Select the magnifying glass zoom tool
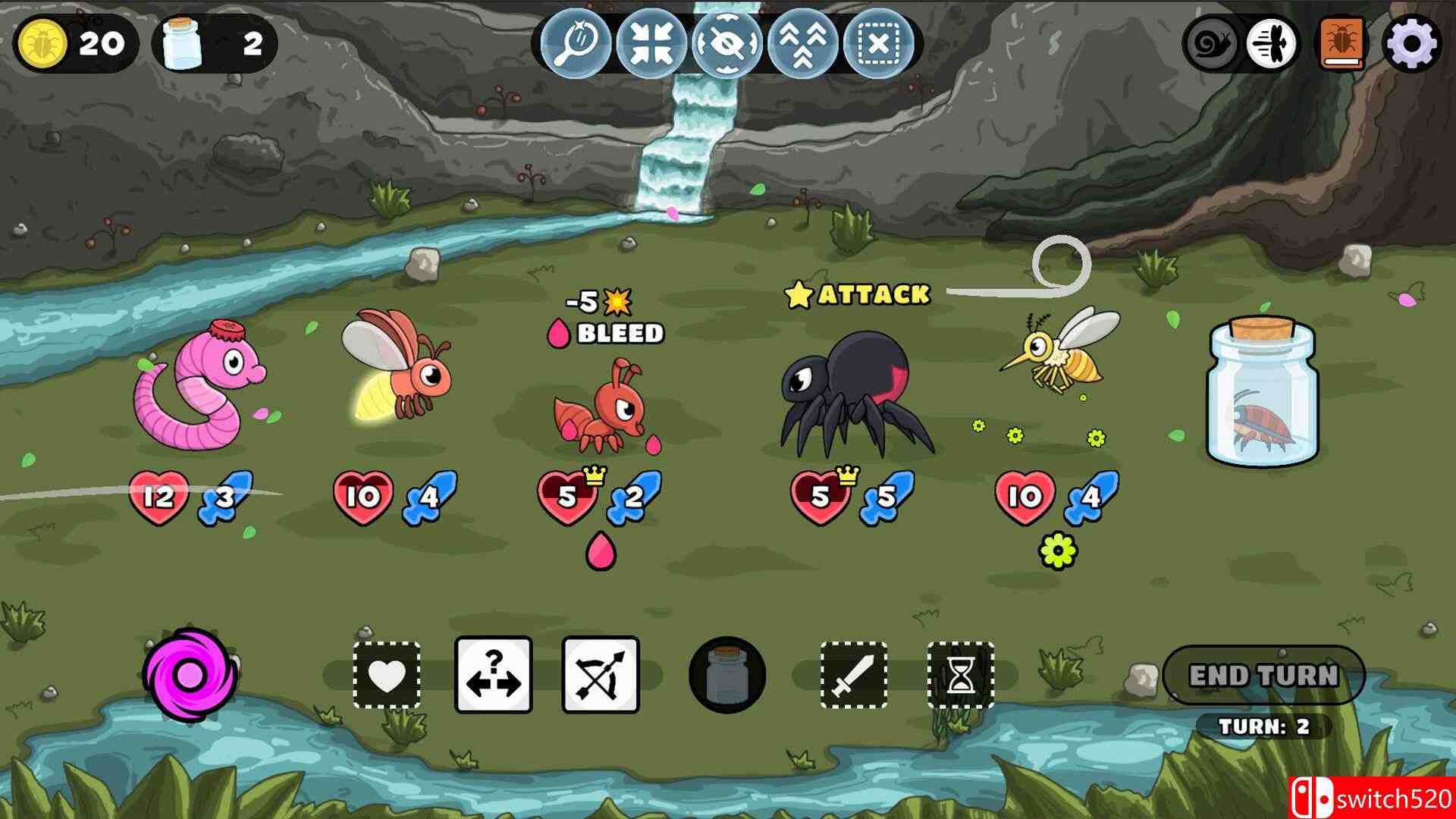Screen dimensions: 1456x819 [x=579, y=43]
